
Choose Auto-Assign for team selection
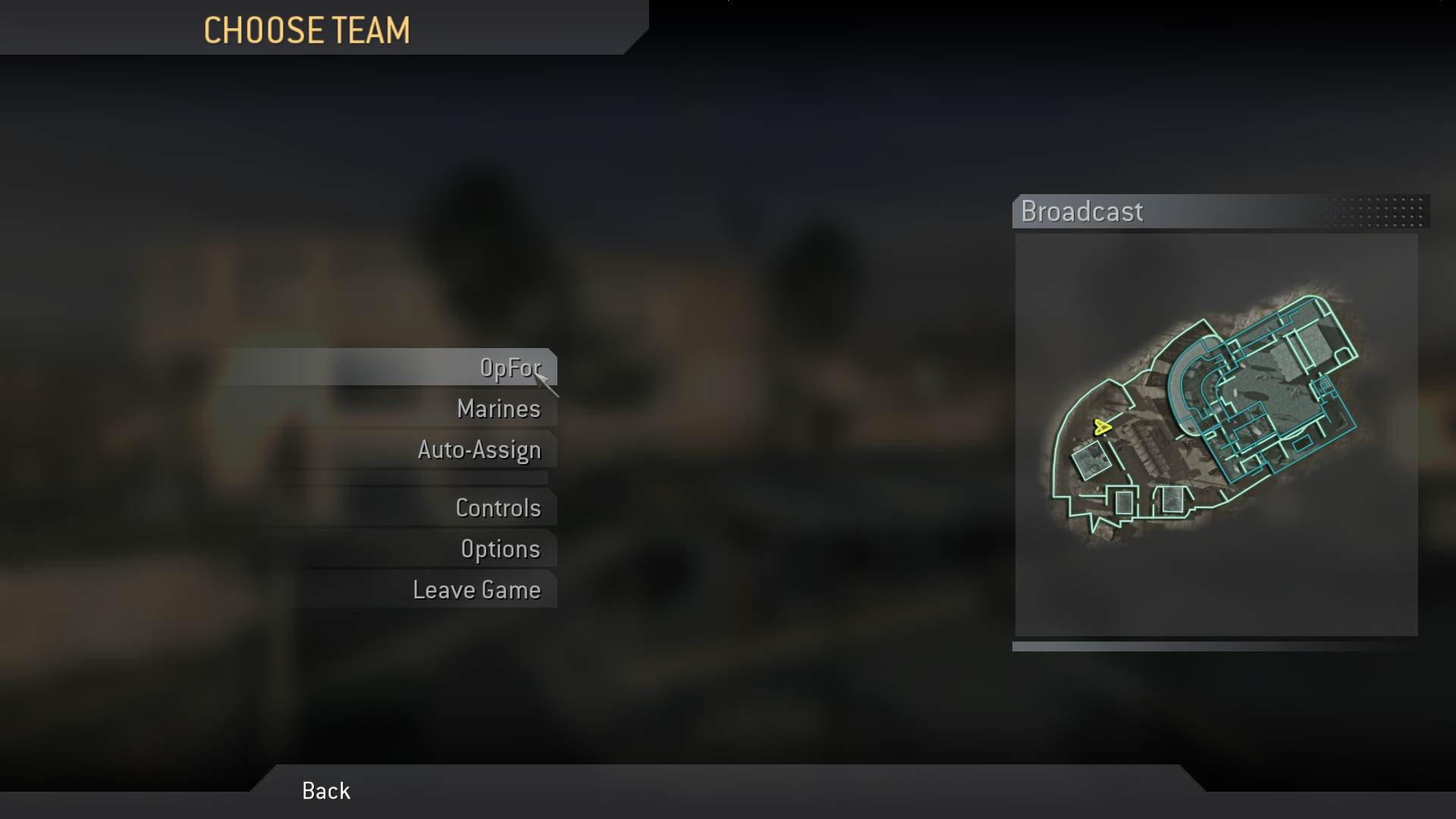coord(479,450)
